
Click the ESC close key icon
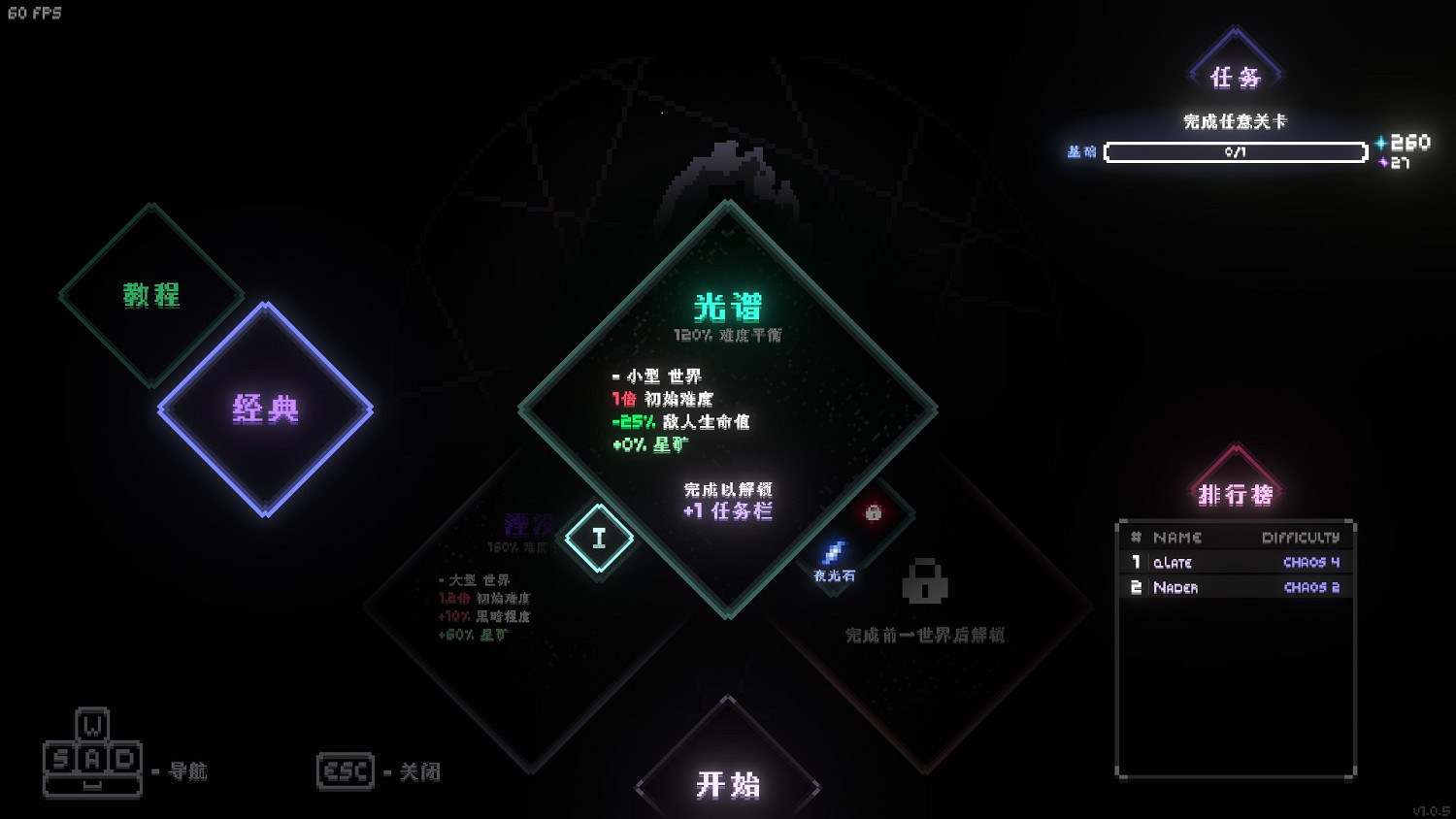tap(346, 770)
